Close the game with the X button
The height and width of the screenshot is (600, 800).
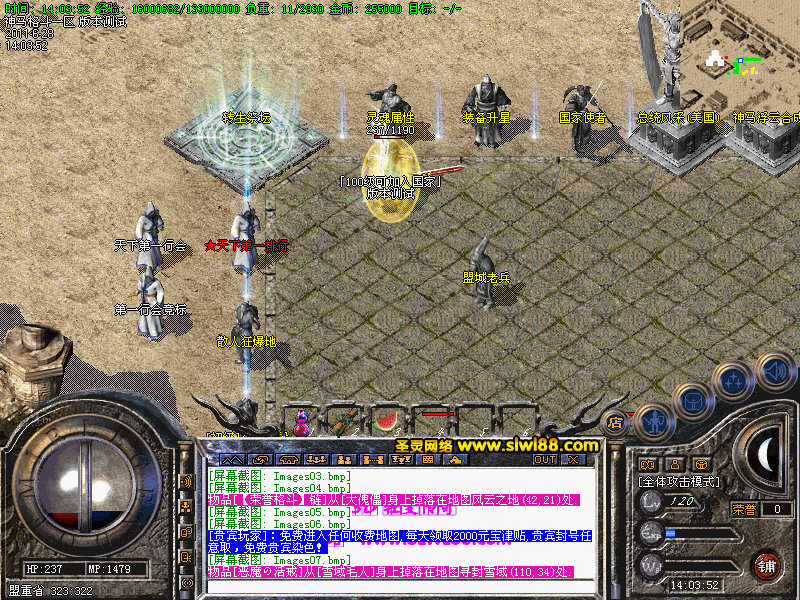click(x=575, y=460)
